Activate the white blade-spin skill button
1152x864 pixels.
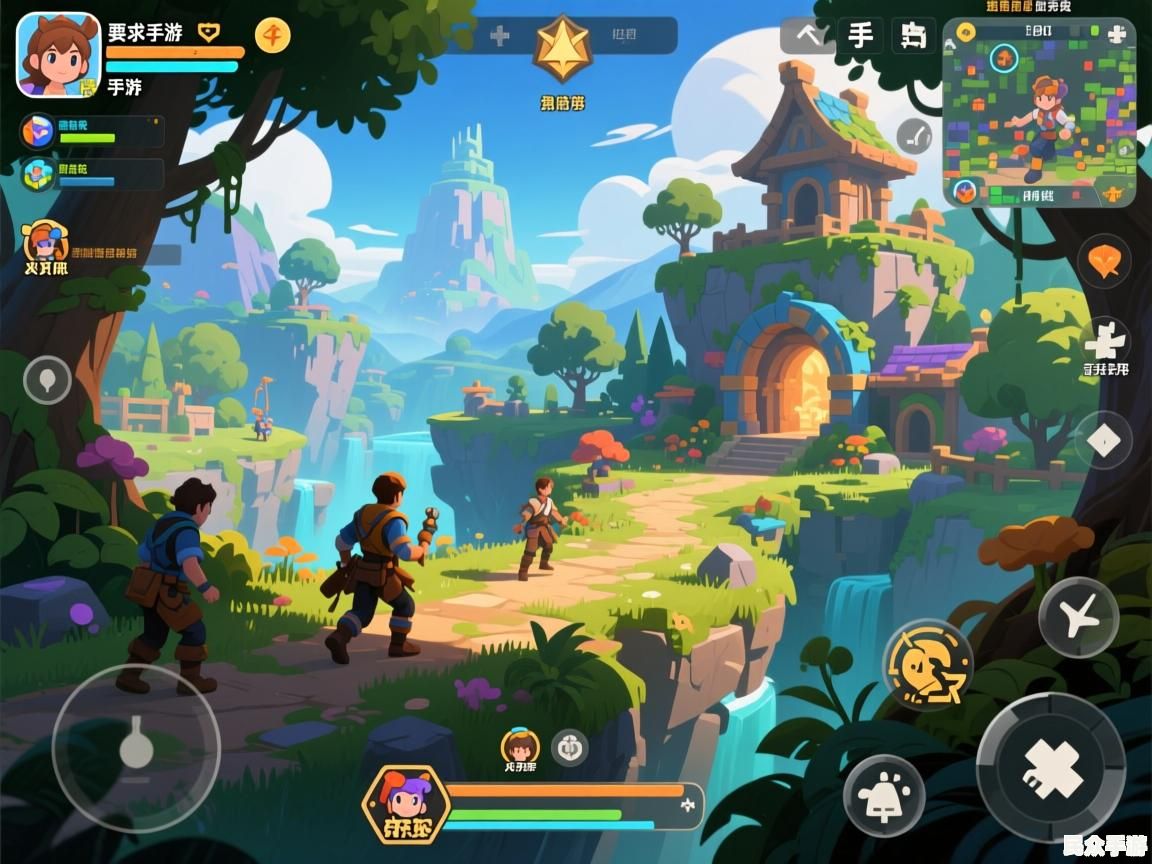[1078, 617]
